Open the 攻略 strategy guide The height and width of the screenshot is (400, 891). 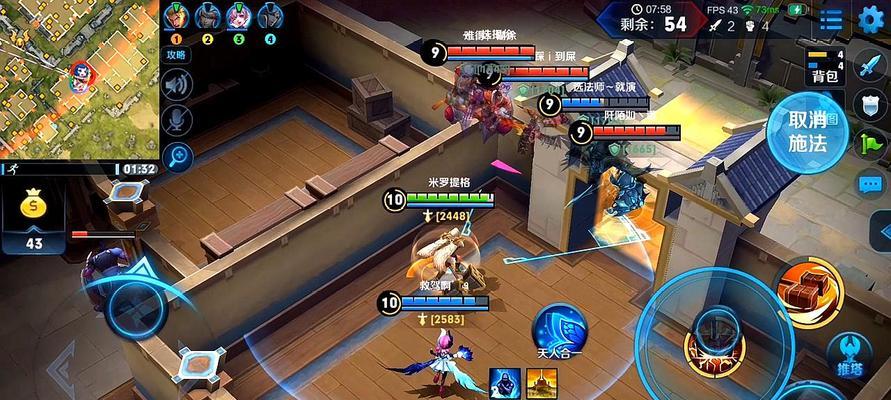point(177,55)
